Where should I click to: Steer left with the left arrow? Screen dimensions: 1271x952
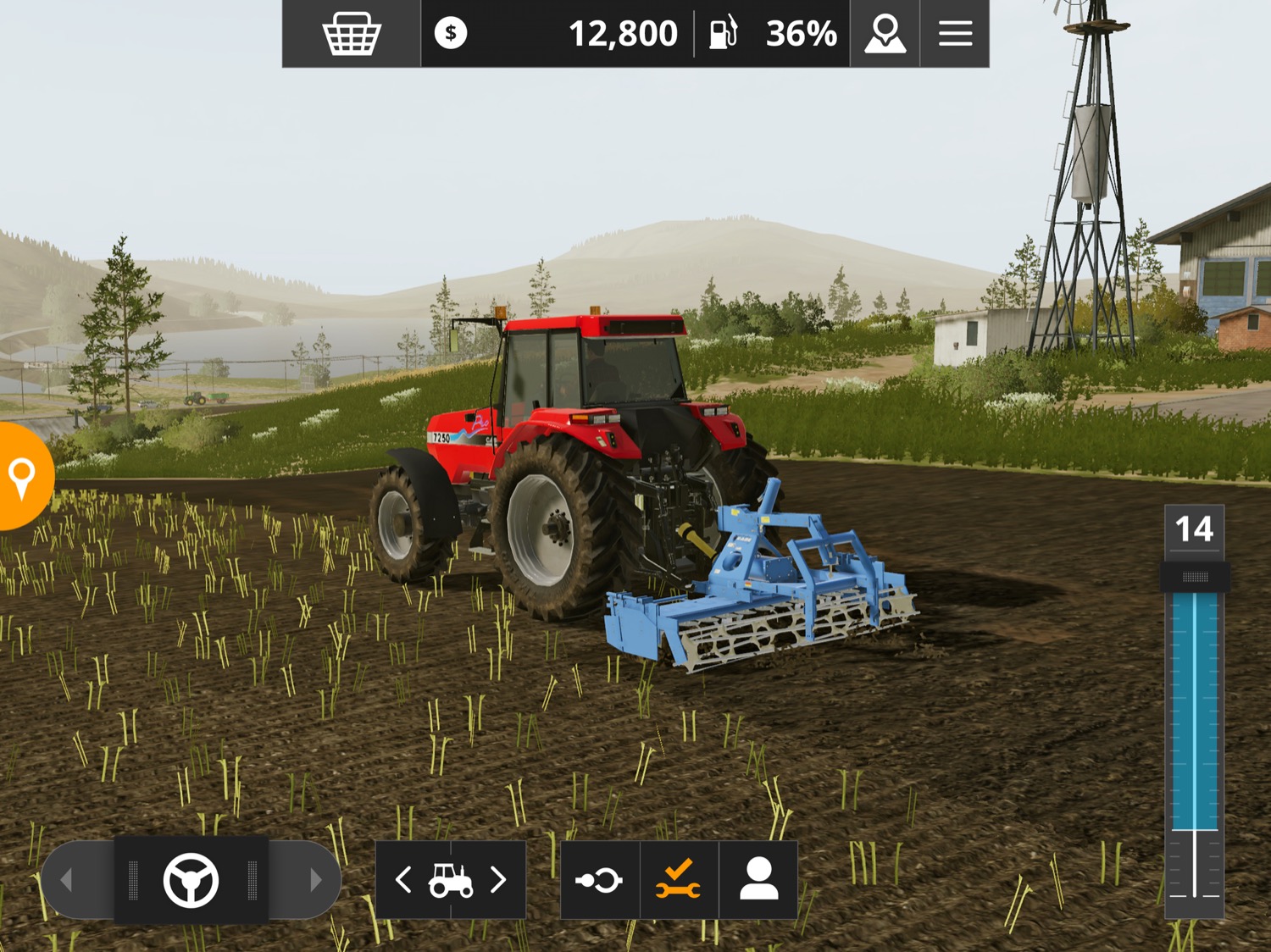click(x=68, y=880)
